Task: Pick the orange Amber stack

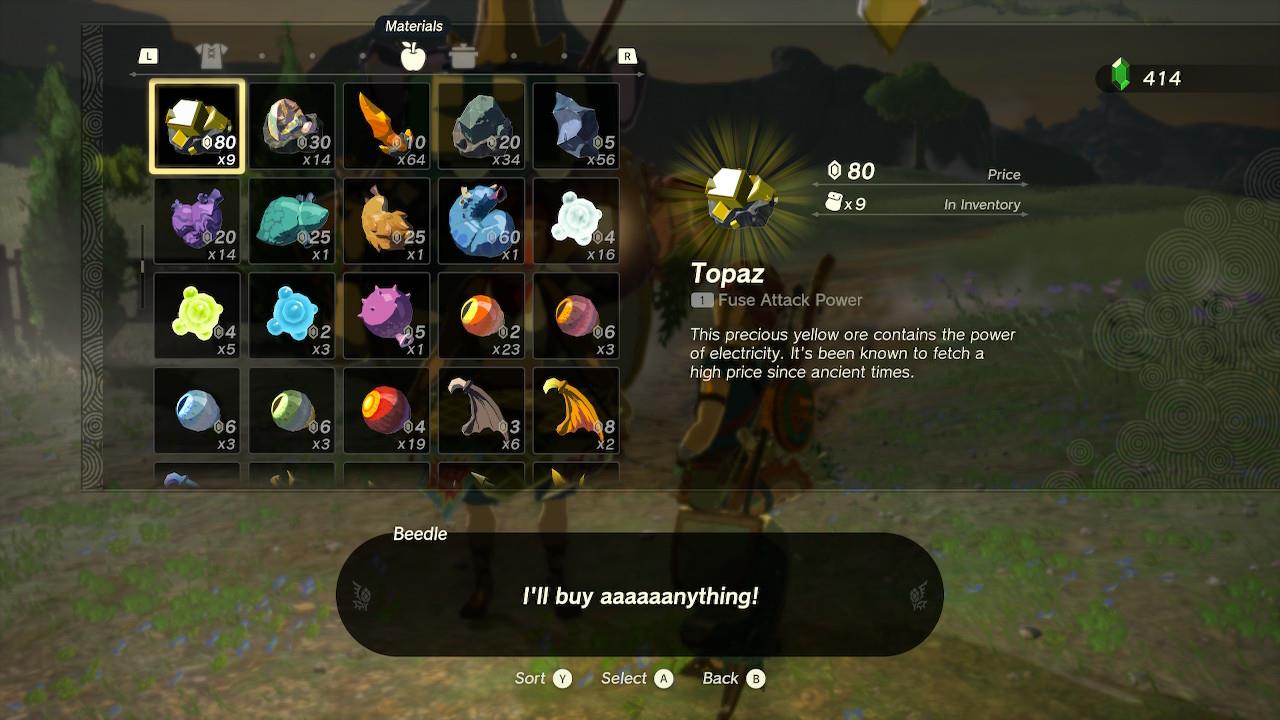Action: (x=387, y=127)
